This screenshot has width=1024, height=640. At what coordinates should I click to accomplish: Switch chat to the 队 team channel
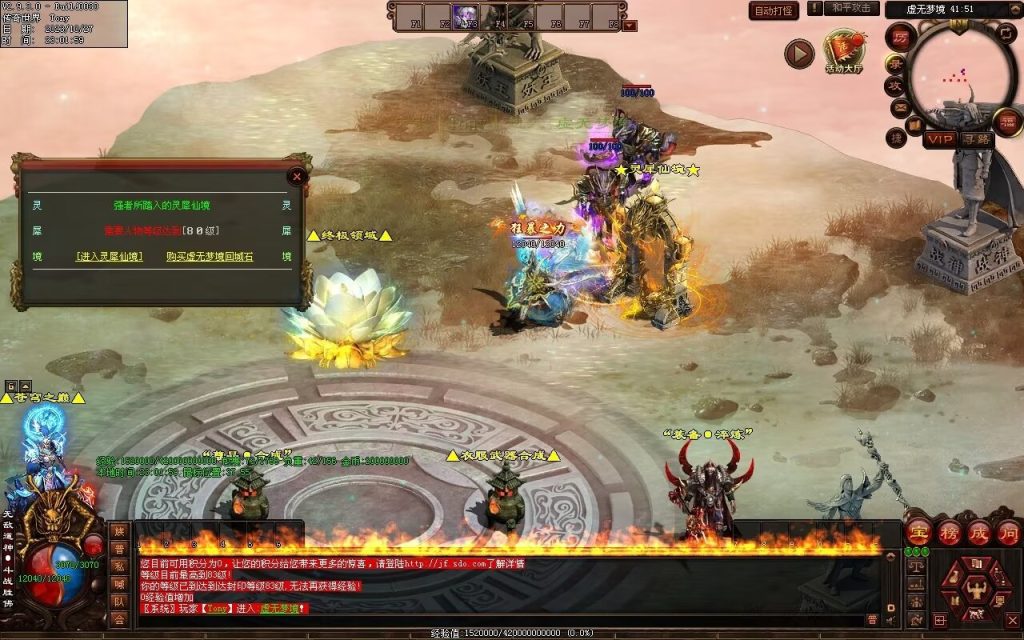tap(119, 602)
